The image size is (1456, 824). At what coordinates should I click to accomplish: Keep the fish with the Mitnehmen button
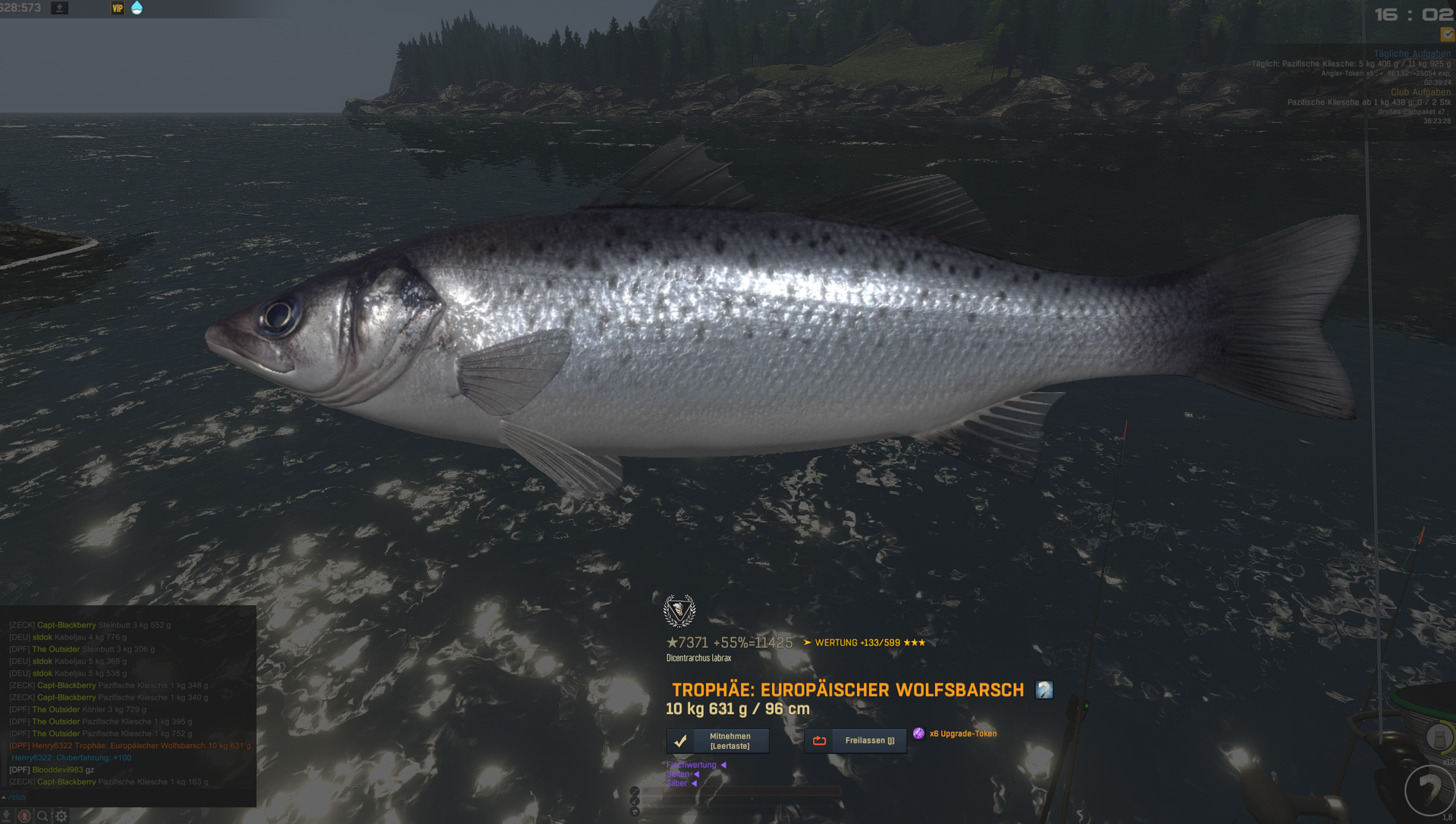coord(717,741)
